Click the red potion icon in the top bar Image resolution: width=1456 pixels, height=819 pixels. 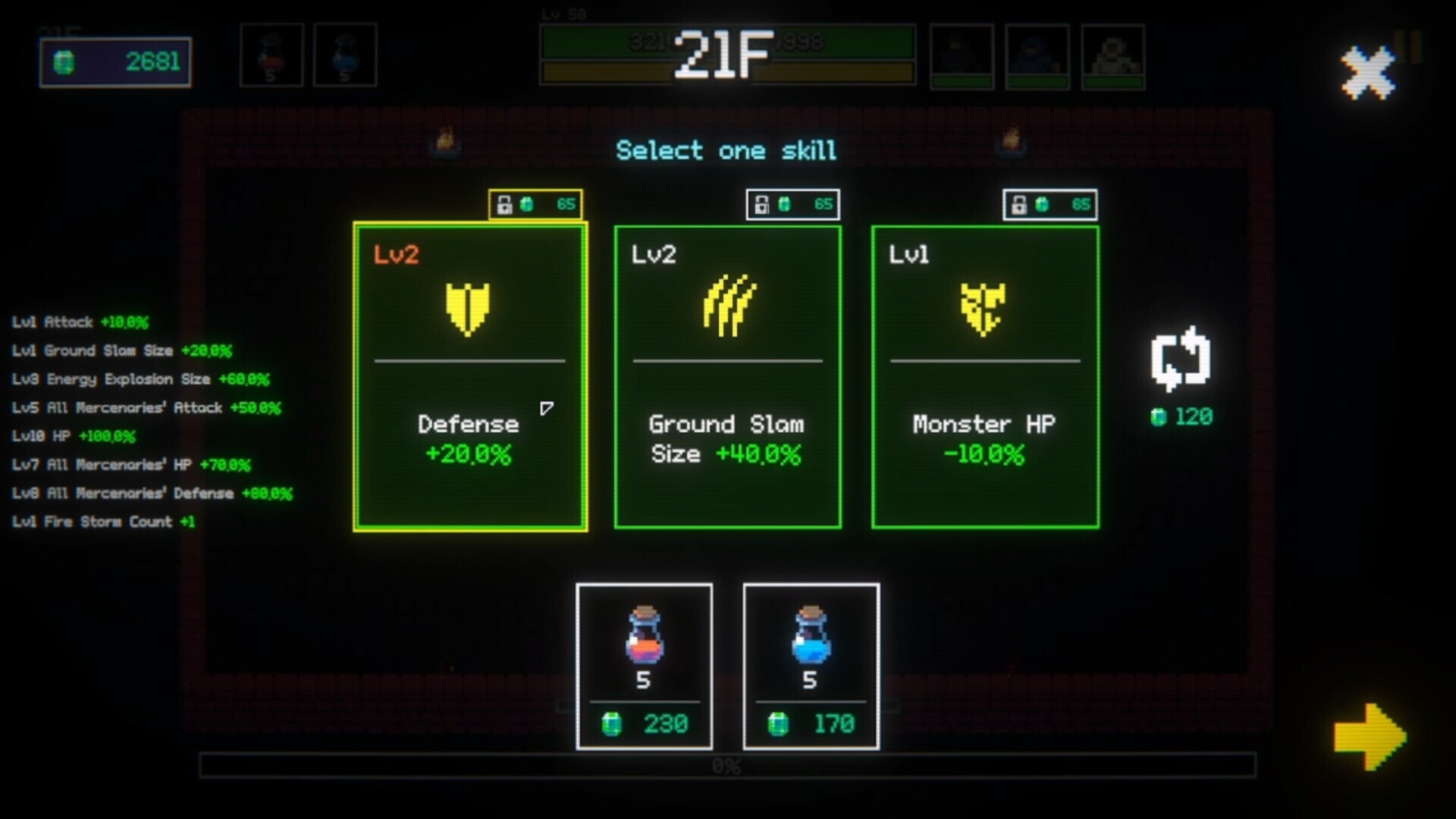click(271, 54)
